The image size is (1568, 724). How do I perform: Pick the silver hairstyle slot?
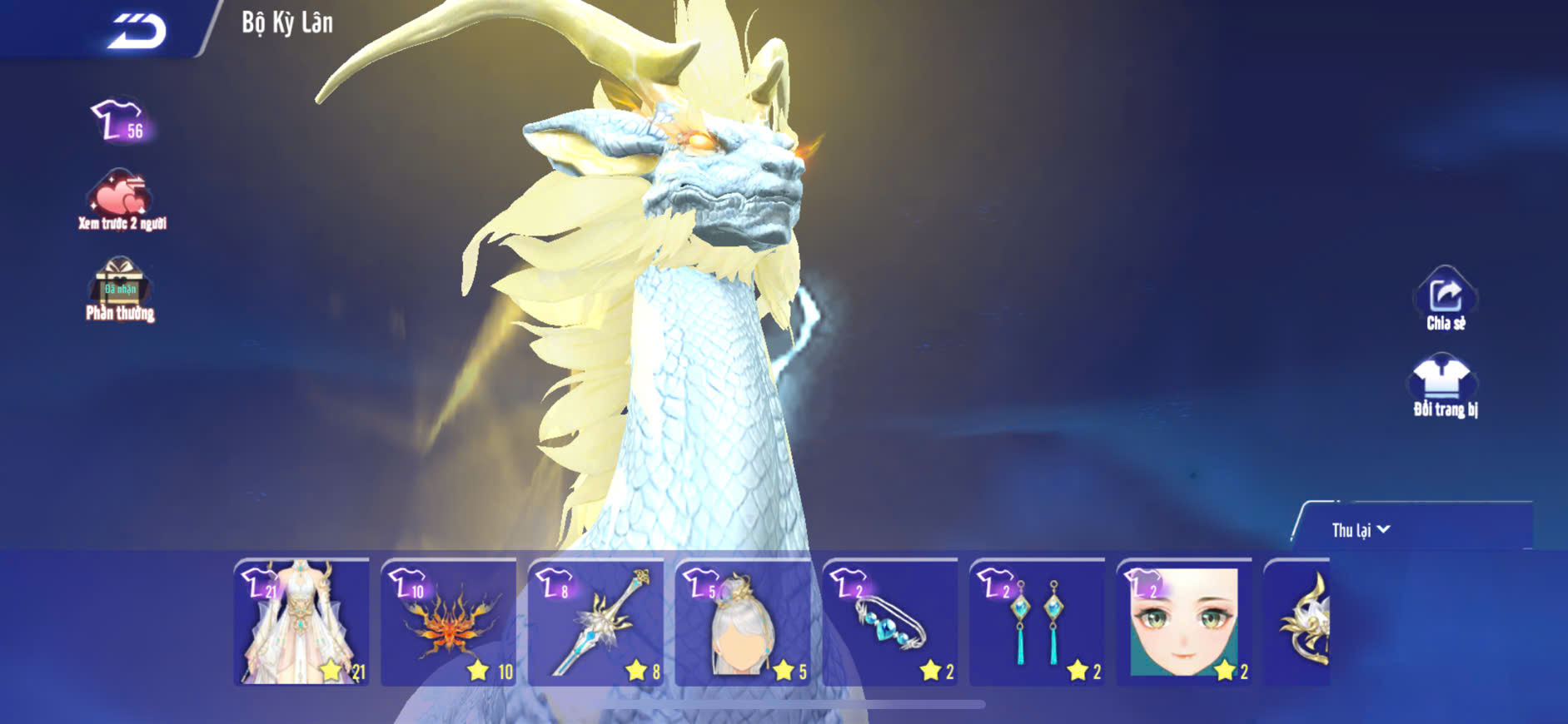(743, 622)
